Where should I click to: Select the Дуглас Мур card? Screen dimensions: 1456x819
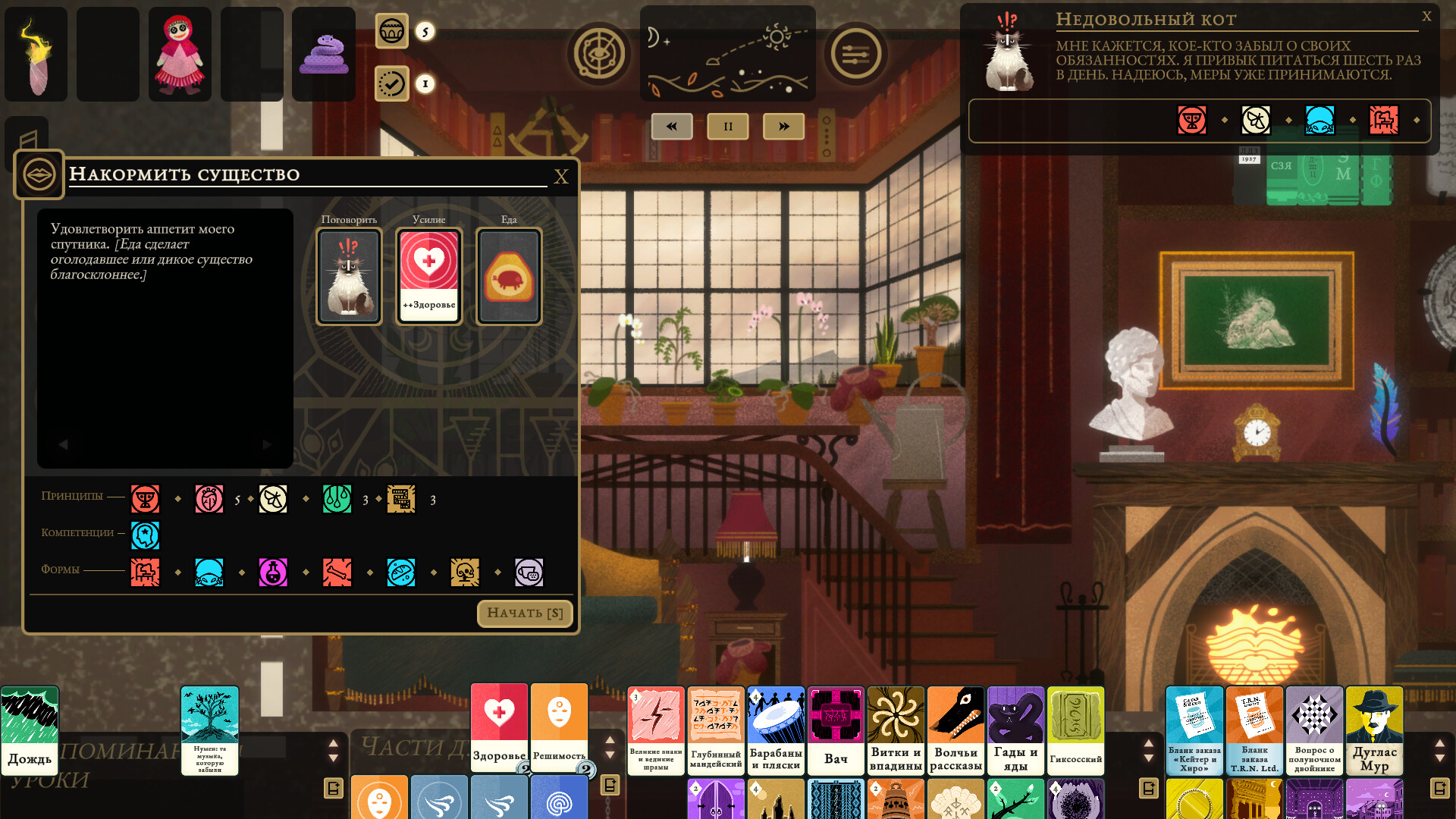tap(1374, 730)
